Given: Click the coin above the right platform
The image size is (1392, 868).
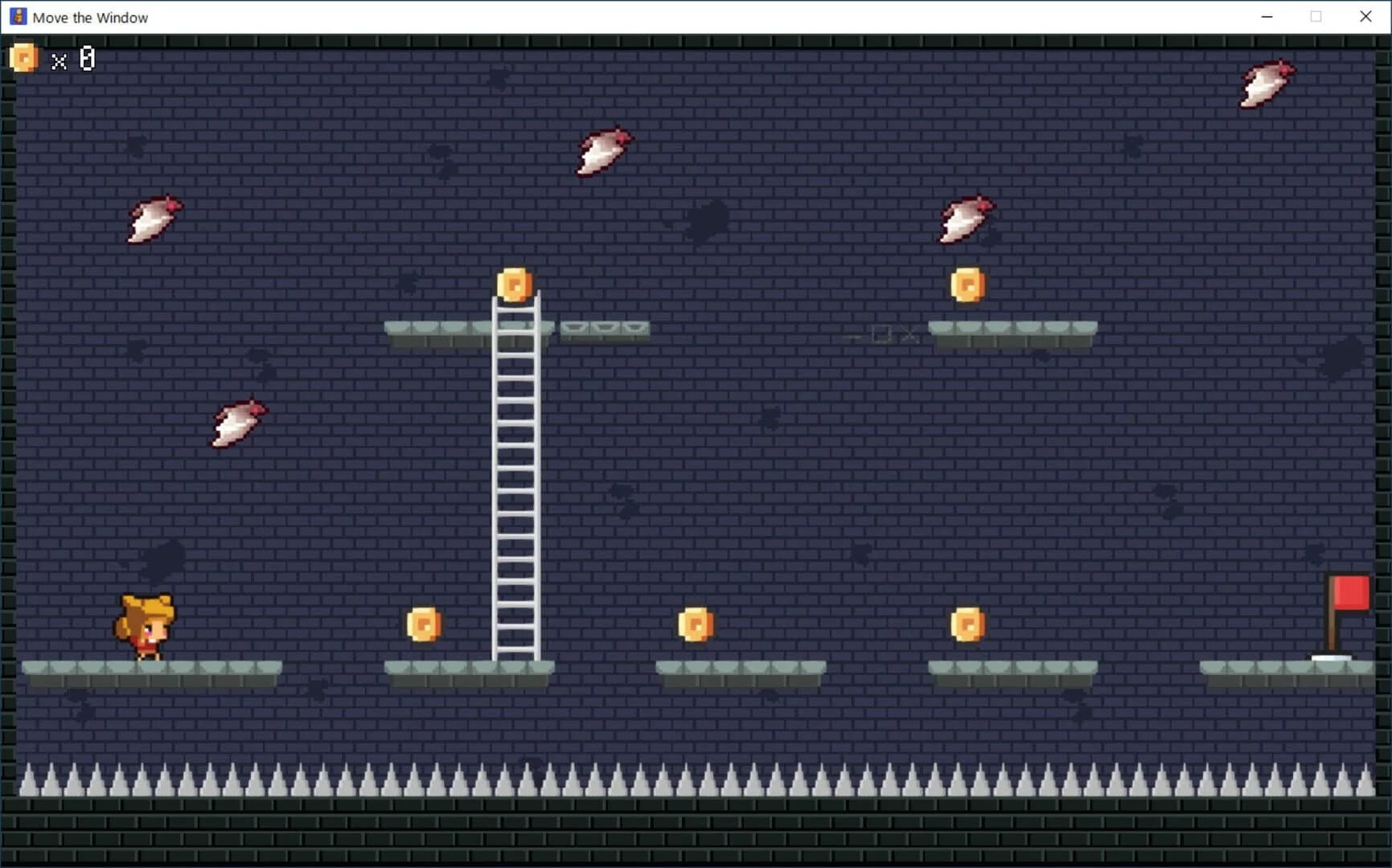Looking at the screenshot, I should 967,285.
